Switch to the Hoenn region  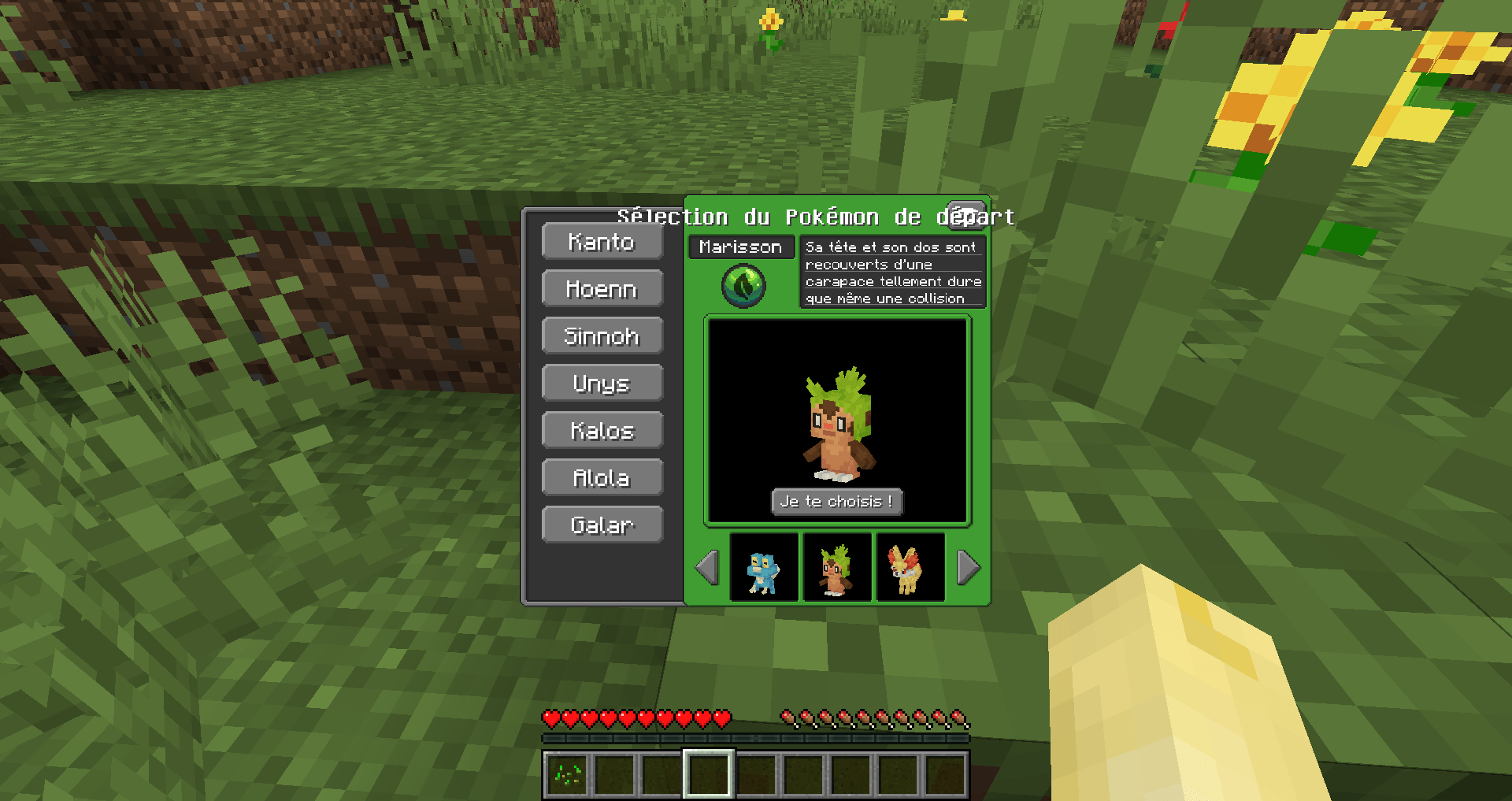click(x=602, y=289)
